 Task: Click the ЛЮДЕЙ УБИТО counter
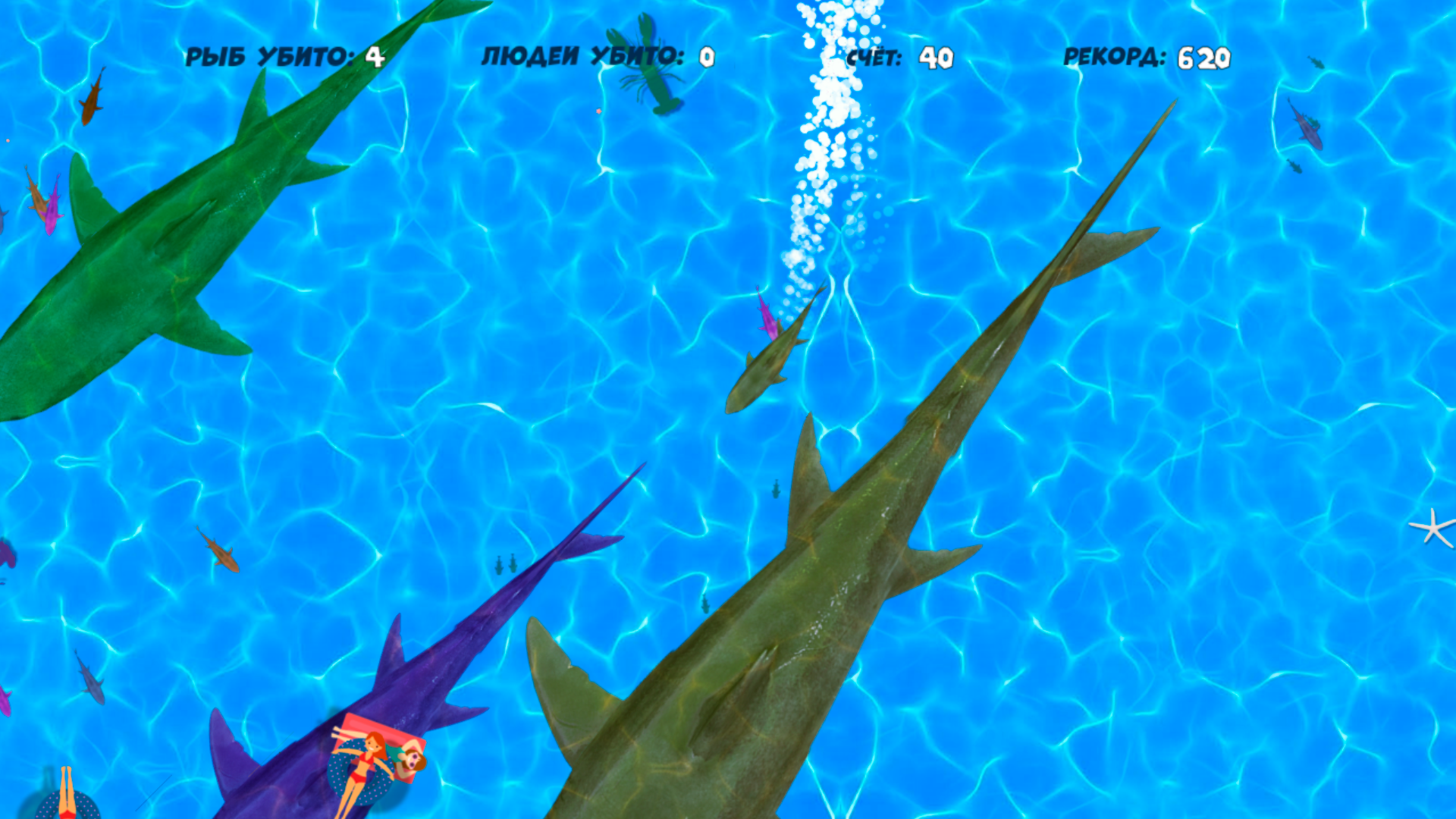595,55
